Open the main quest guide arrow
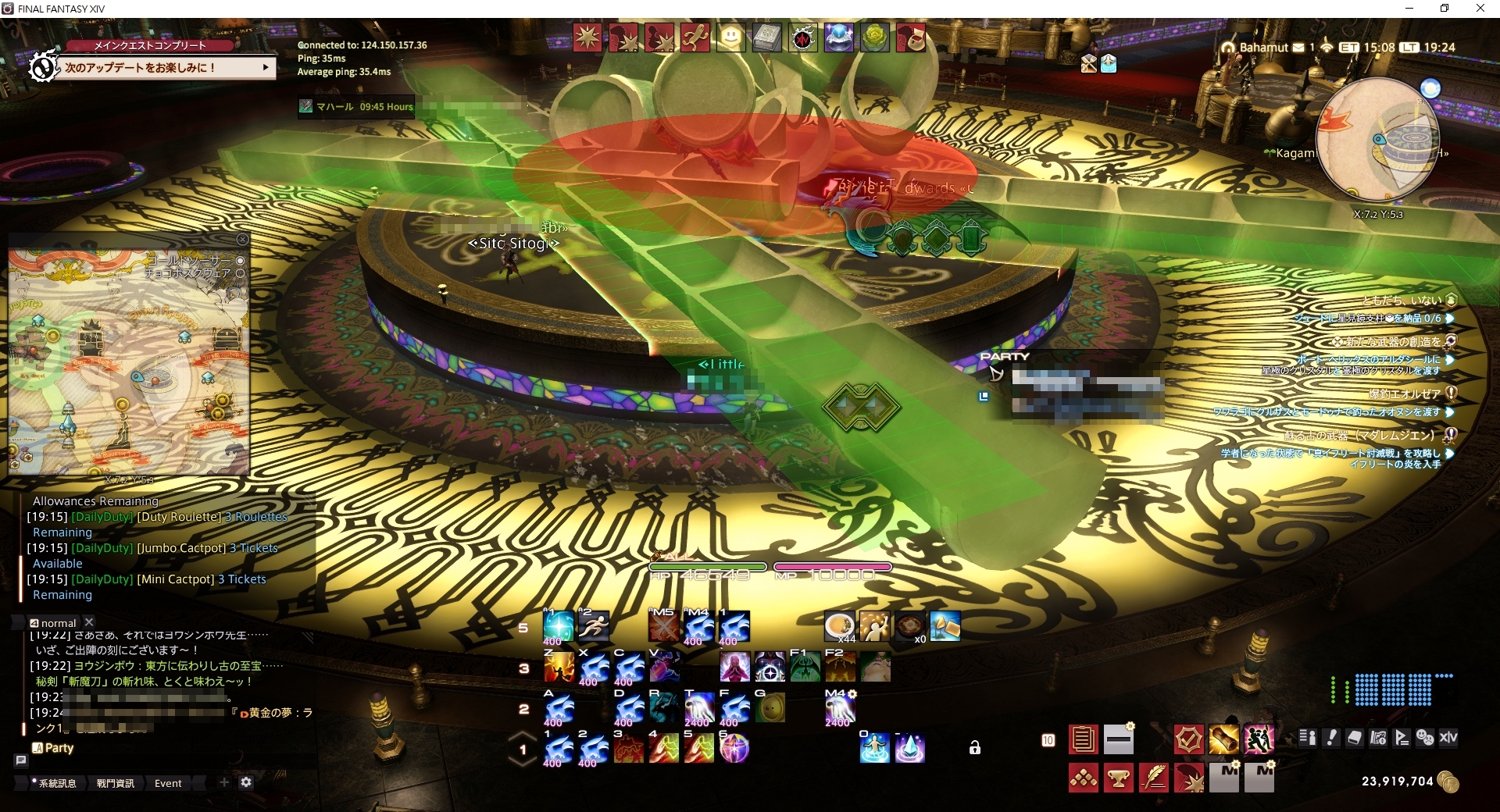 coord(266,68)
